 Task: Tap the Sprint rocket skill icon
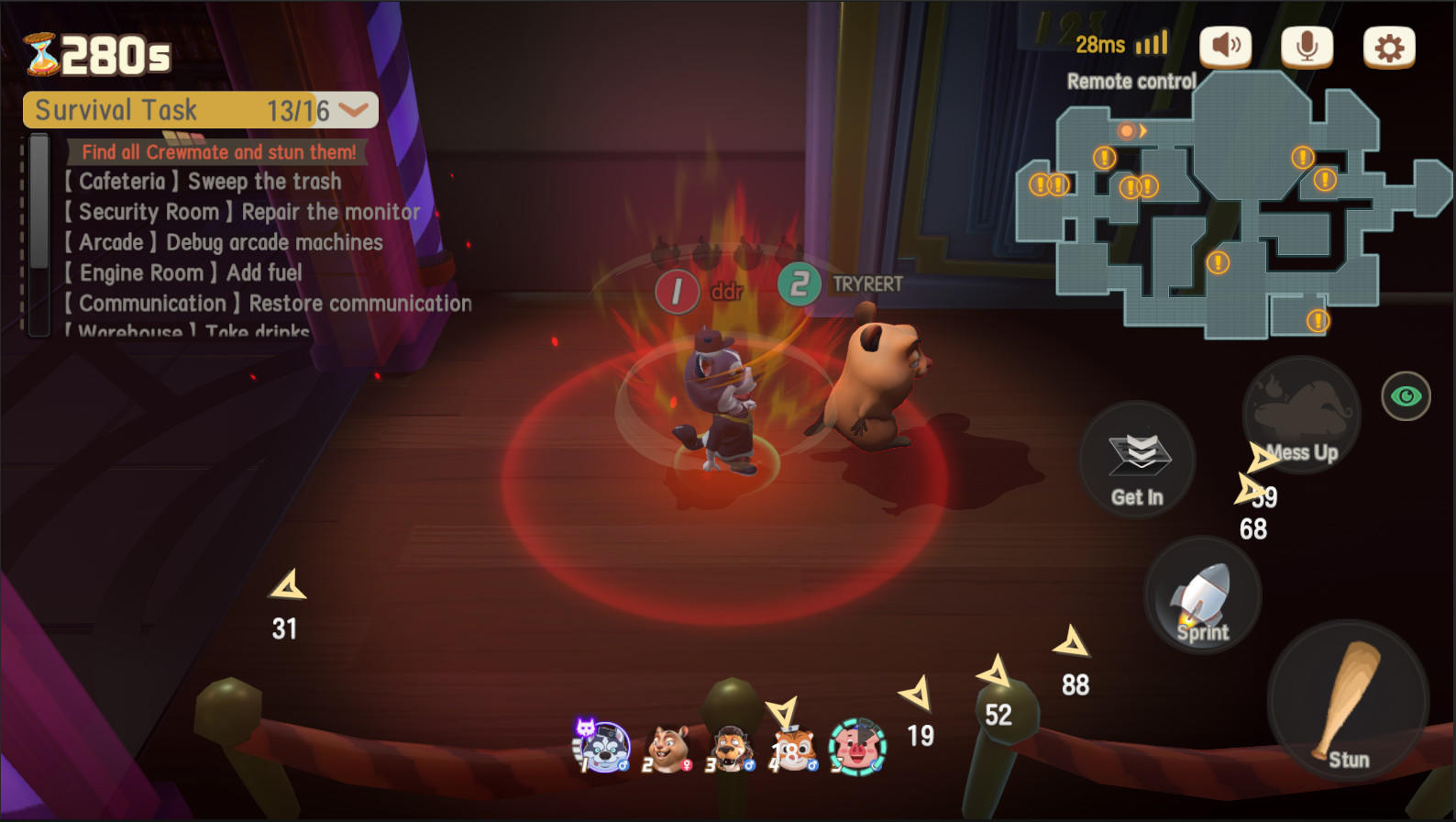(x=1202, y=594)
